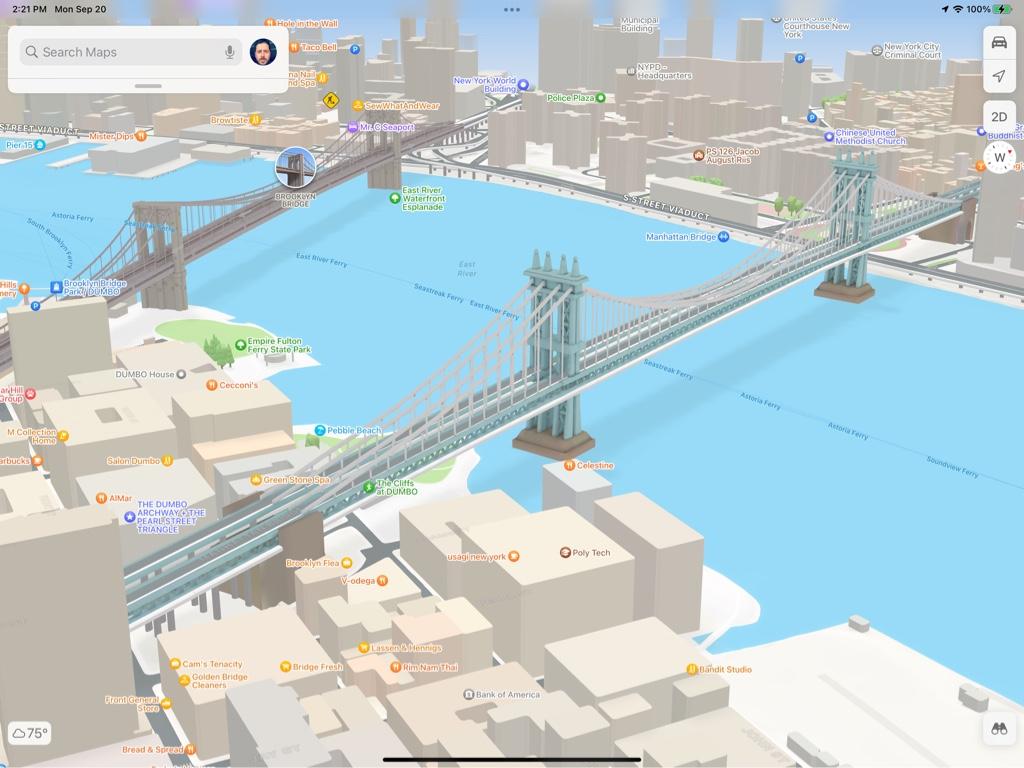Reset orientation with the compass
The height and width of the screenshot is (768, 1024).
tap(999, 157)
